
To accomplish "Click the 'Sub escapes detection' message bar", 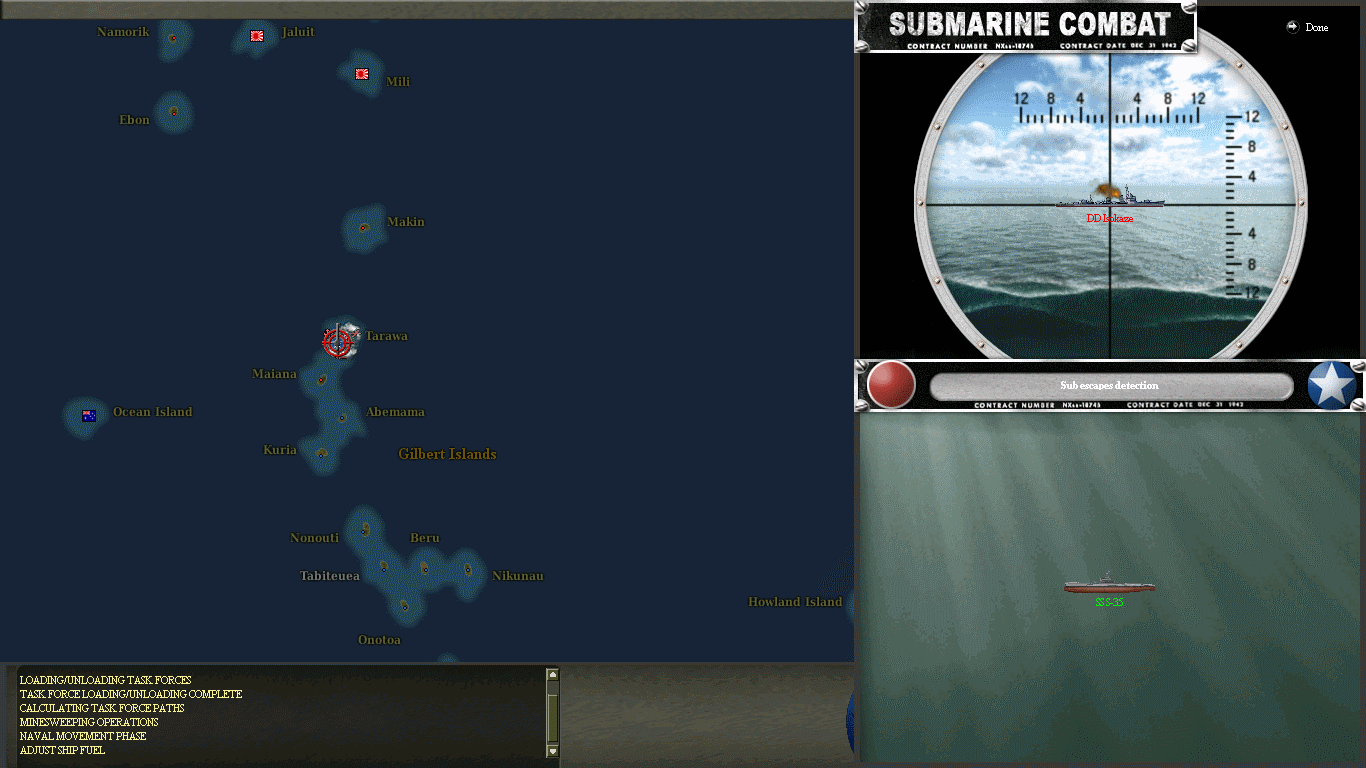I will (x=1110, y=385).
